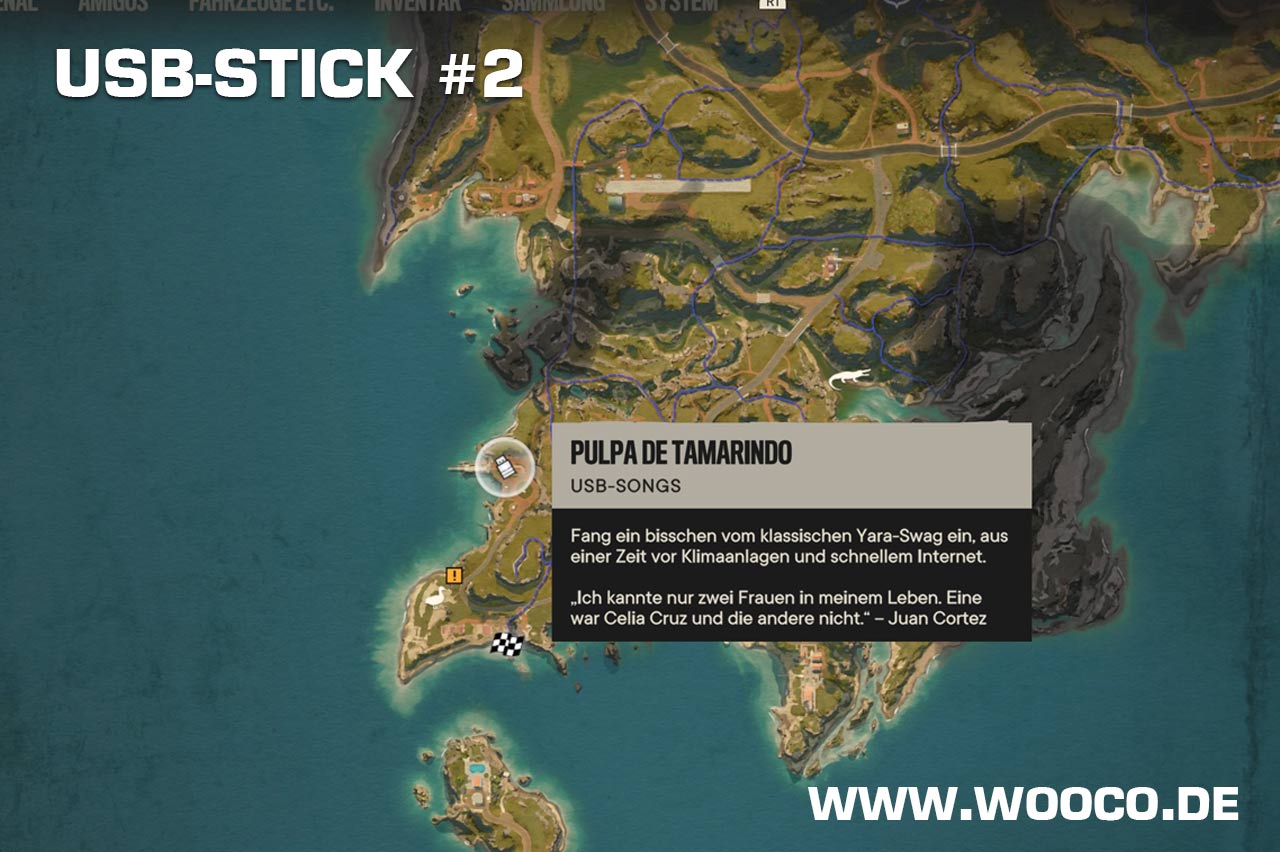Switch to the Inventar tab
Viewport: 1280px width, 852px height.
point(418,5)
